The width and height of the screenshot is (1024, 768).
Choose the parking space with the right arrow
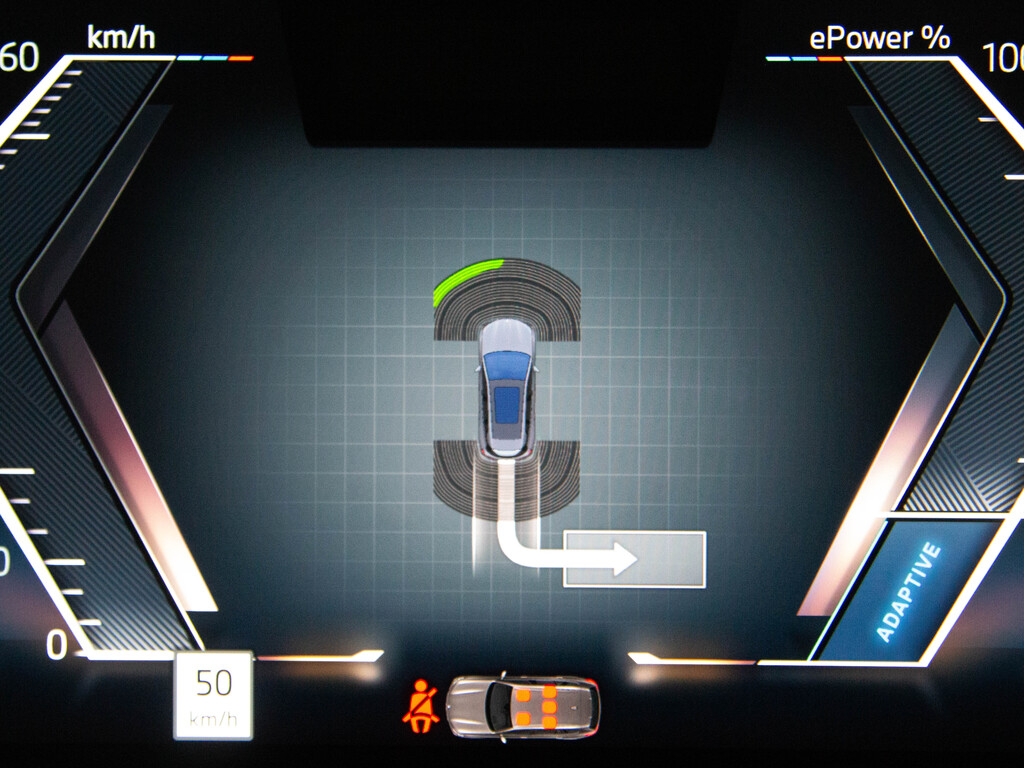634,559
